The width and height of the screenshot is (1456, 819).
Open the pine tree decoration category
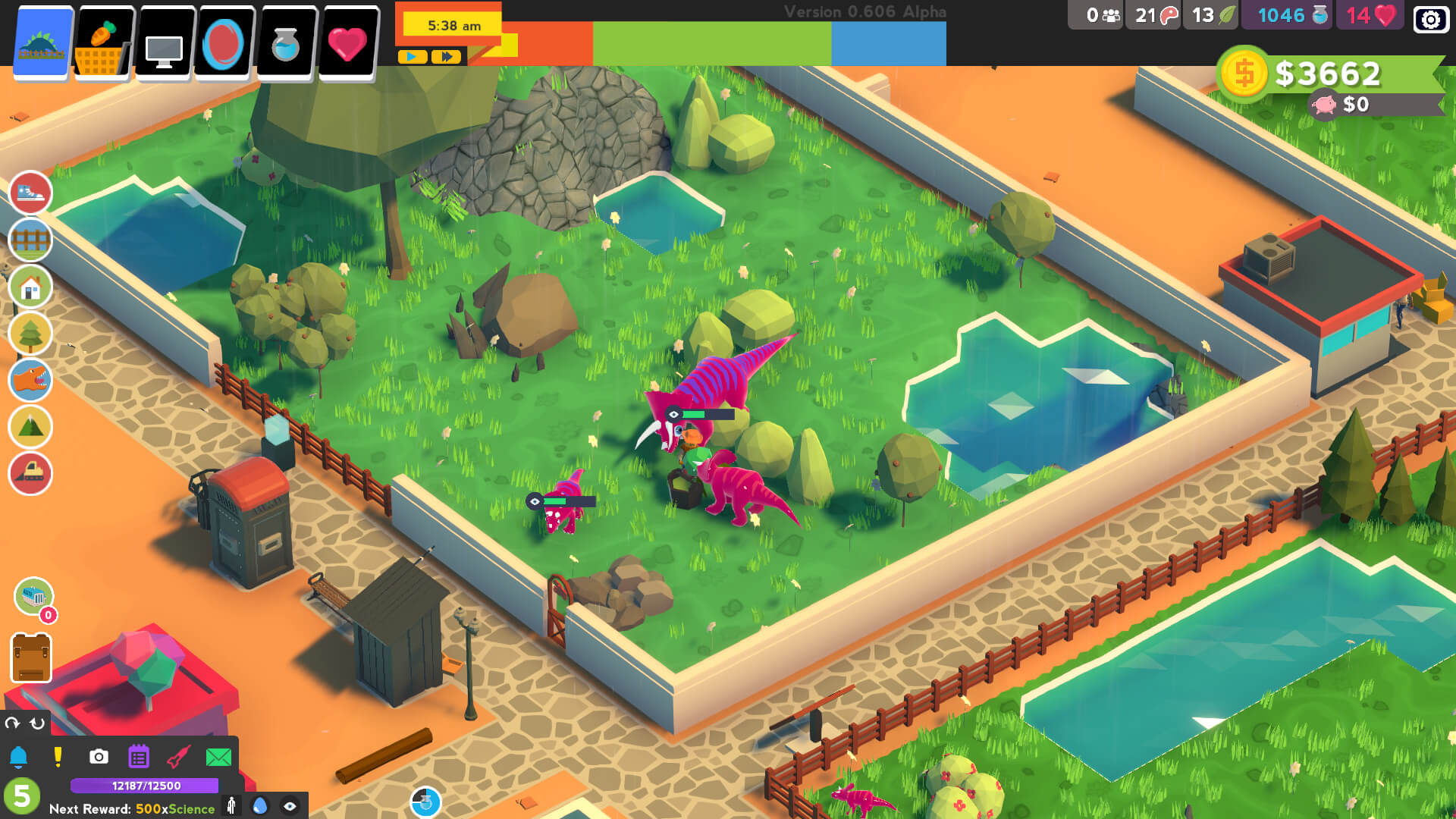[x=30, y=334]
